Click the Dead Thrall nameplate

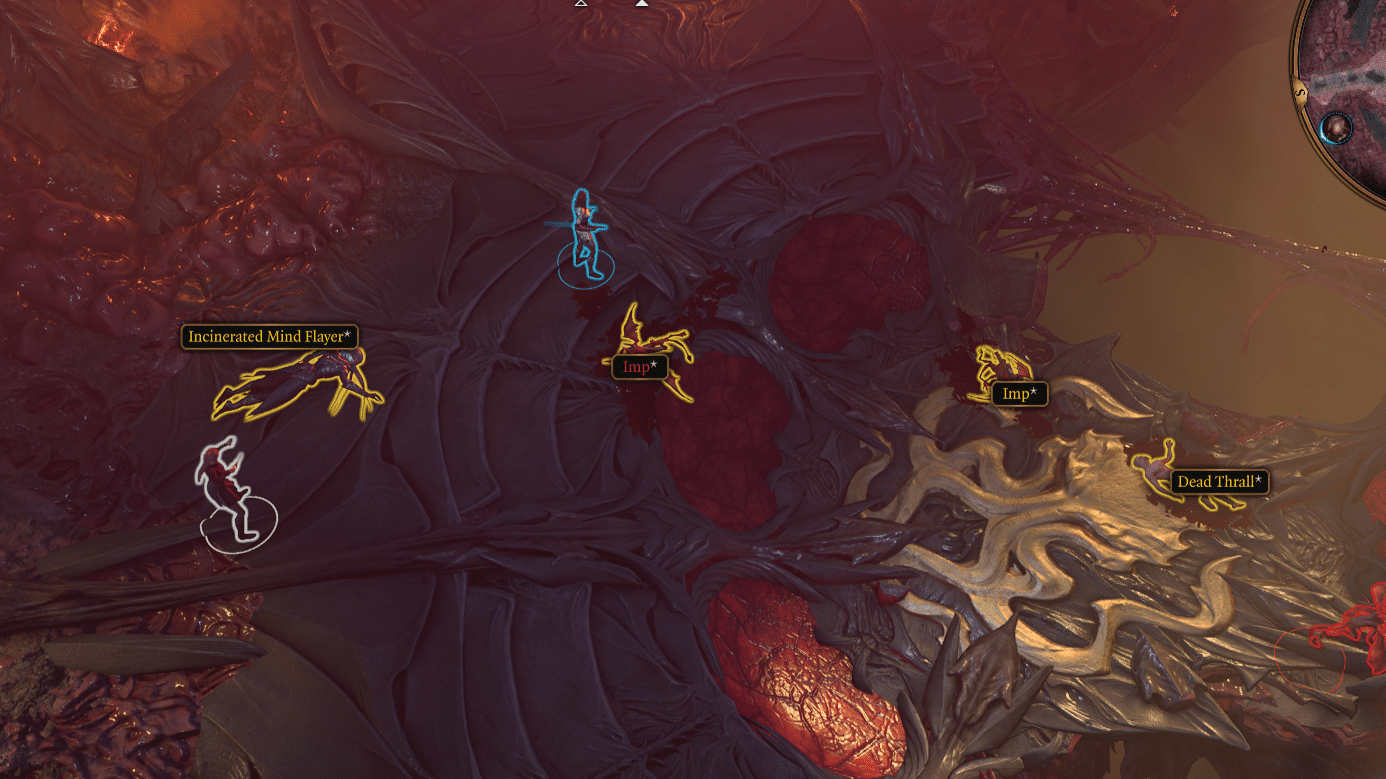click(x=1218, y=481)
